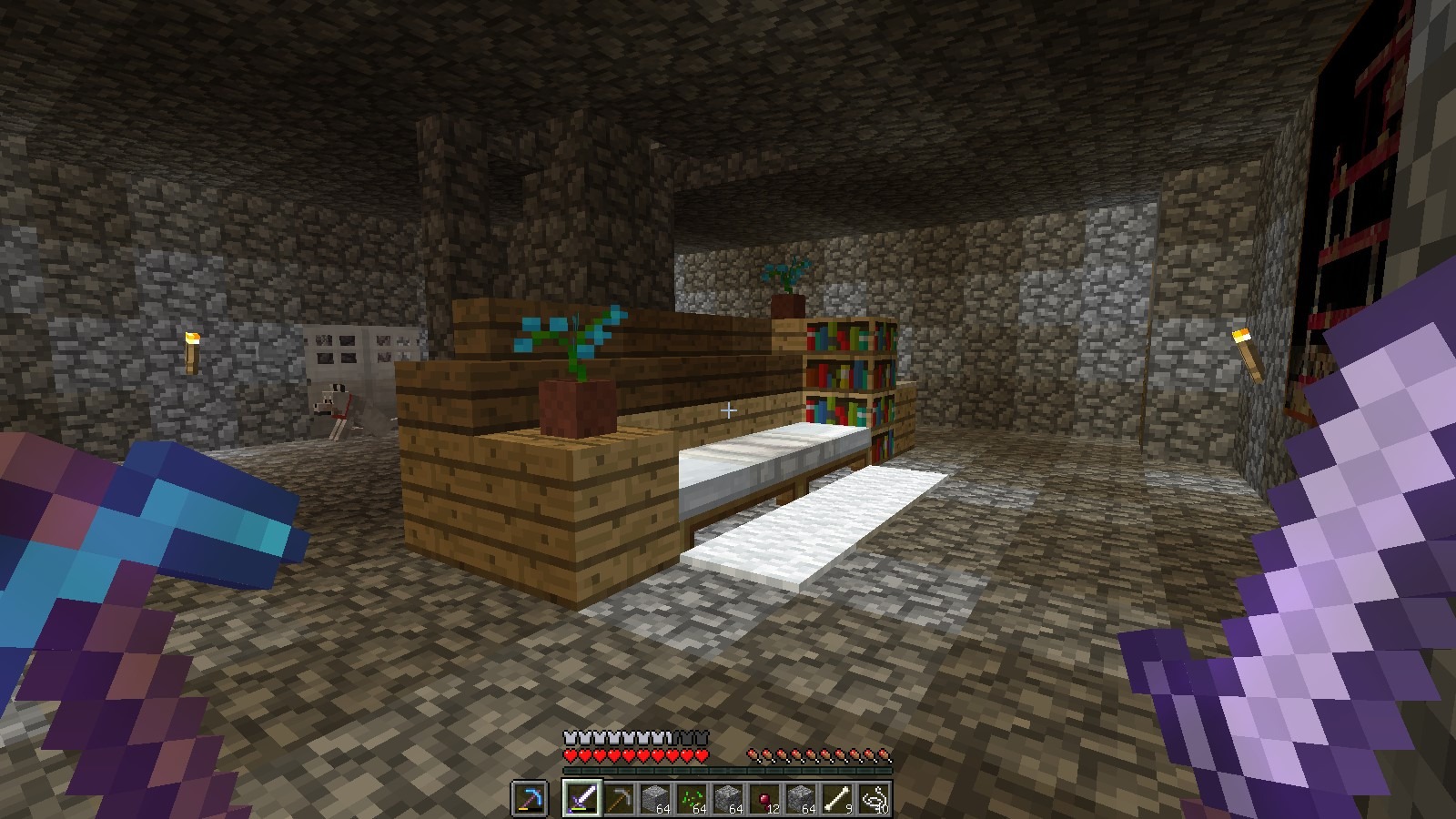Select the redstone torch slot
The height and width of the screenshot is (819, 1456).
click(763, 799)
